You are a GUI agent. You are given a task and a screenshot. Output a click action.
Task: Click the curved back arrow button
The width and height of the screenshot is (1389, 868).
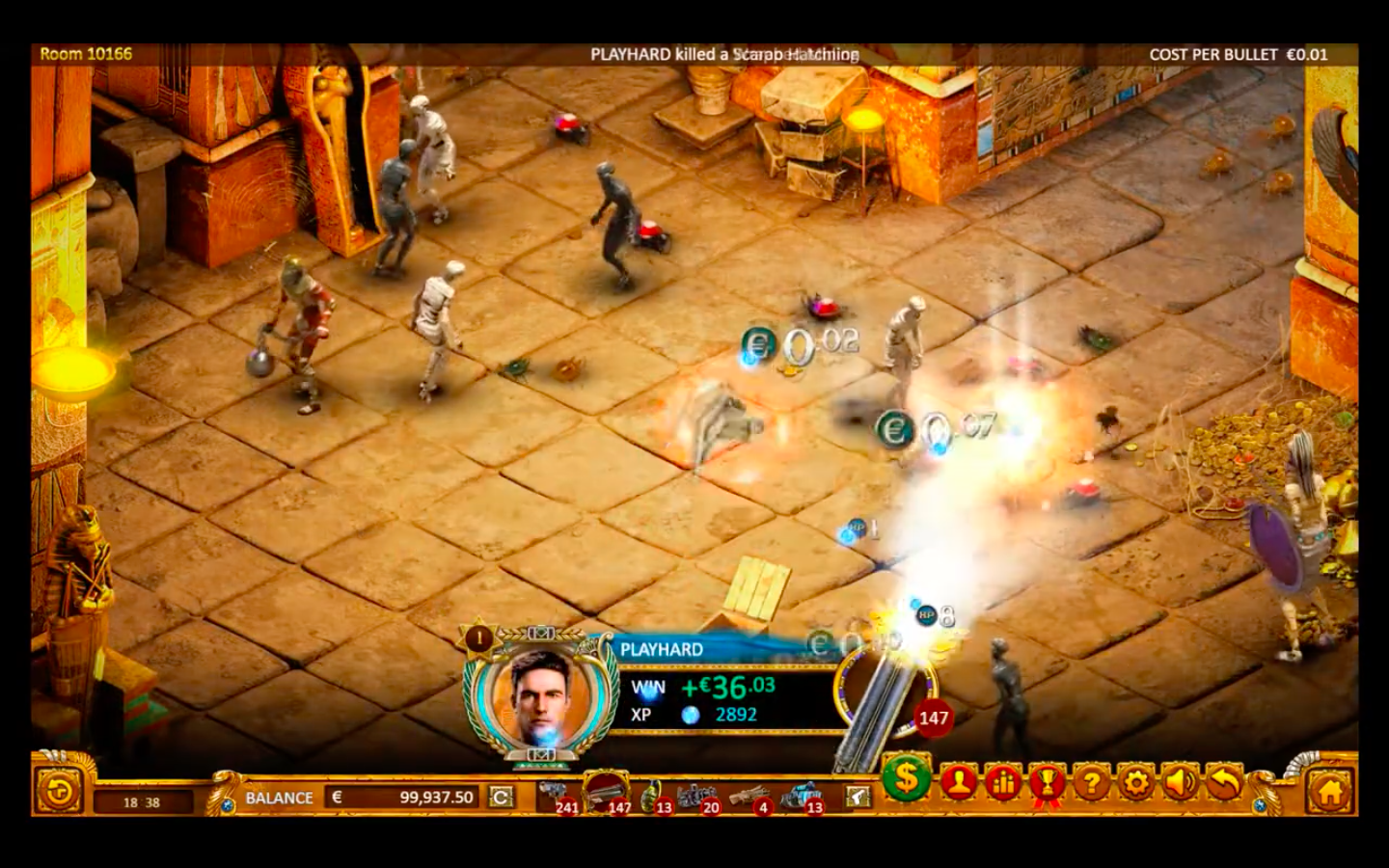tap(1224, 783)
